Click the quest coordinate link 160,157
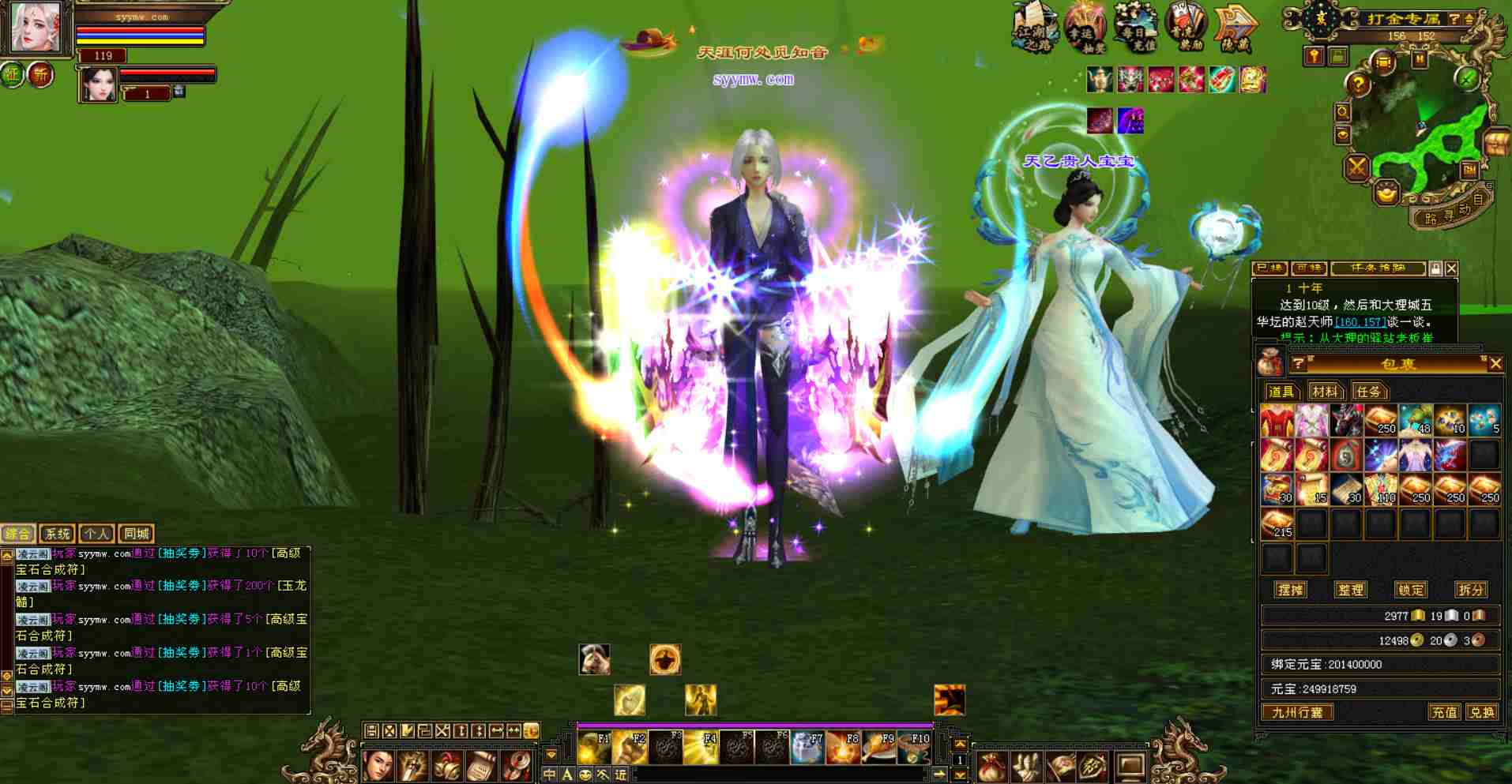Viewport: 1512px width, 784px height. pyautogui.click(x=1360, y=322)
